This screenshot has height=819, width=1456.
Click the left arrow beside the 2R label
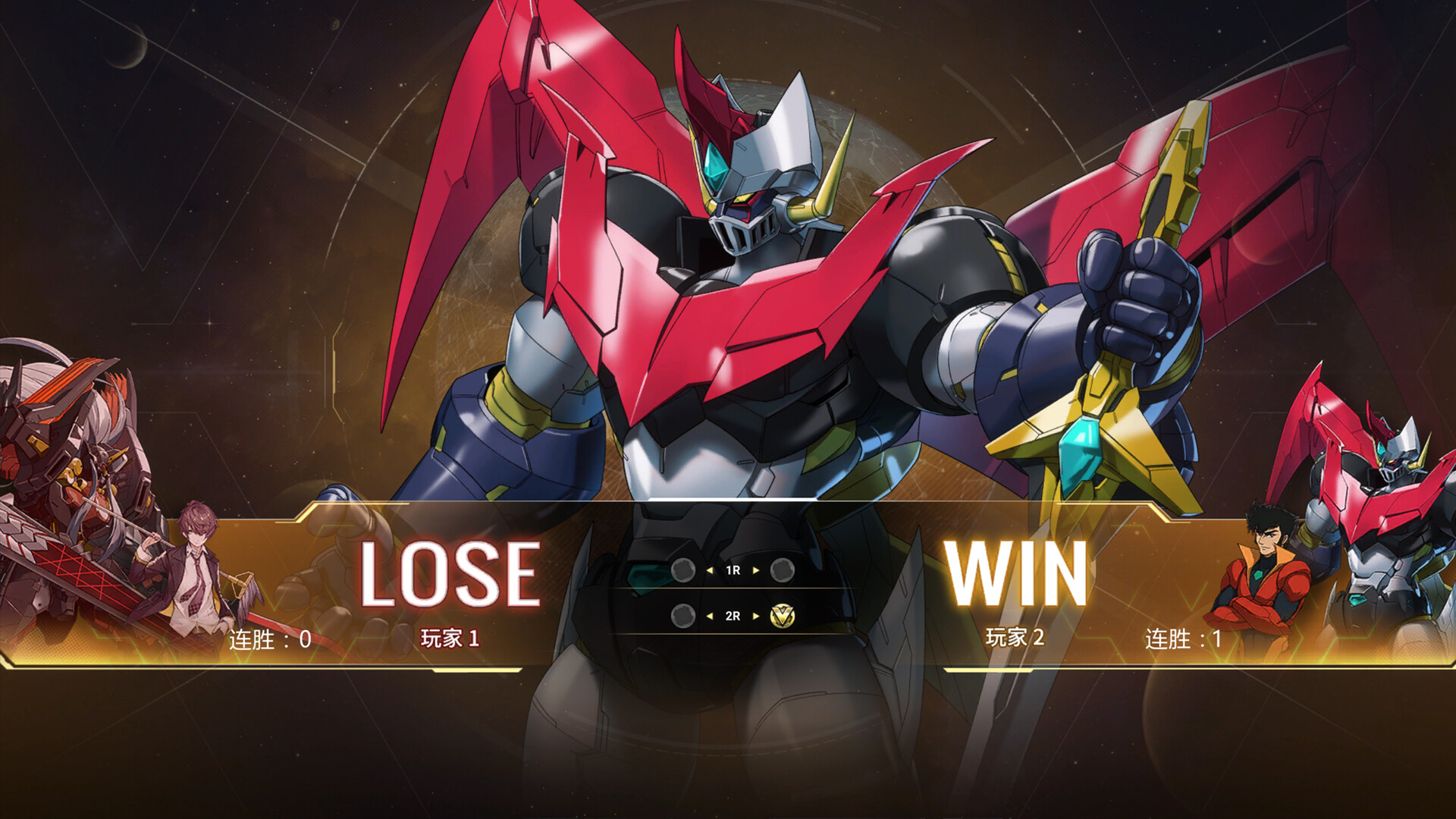tap(711, 617)
